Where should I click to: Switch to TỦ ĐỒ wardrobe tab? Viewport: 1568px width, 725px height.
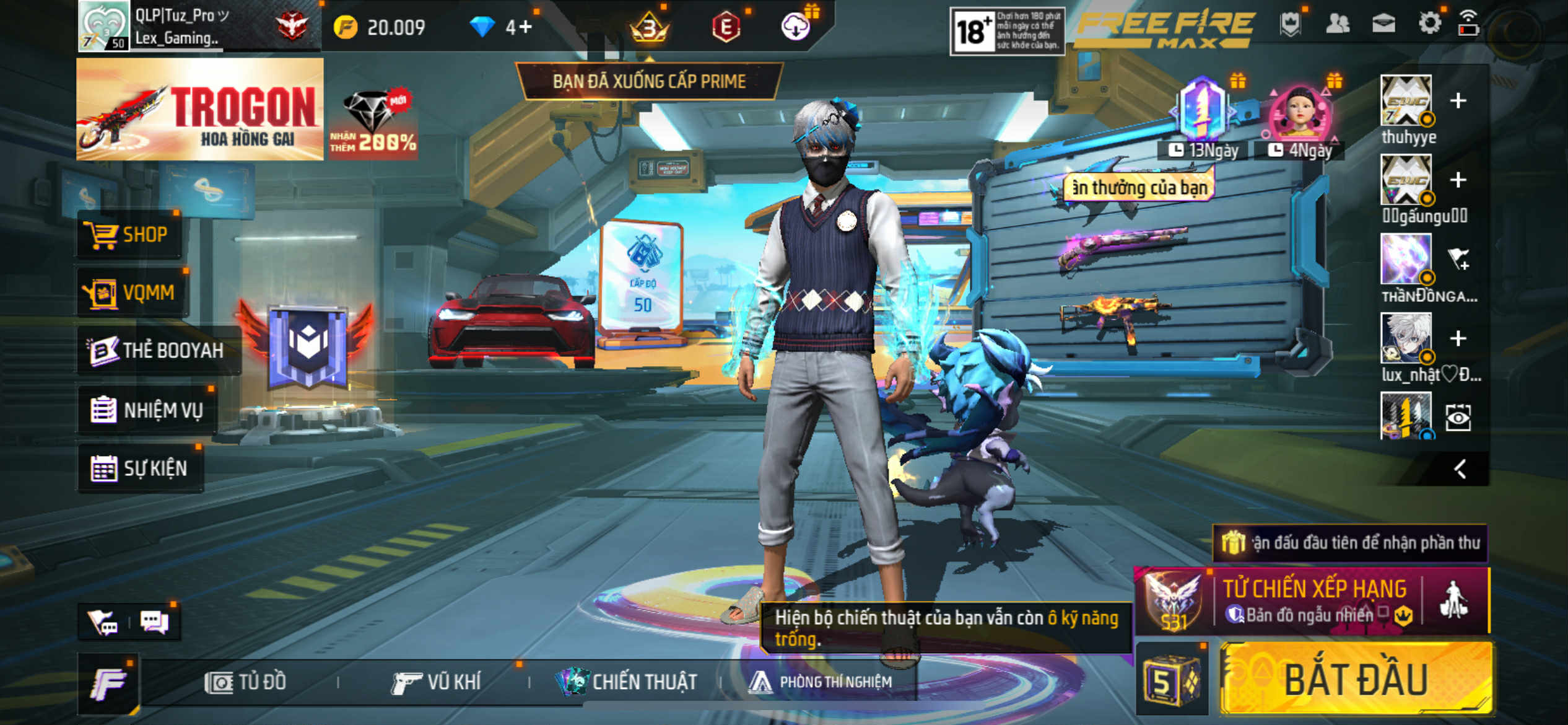pyautogui.click(x=246, y=682)
